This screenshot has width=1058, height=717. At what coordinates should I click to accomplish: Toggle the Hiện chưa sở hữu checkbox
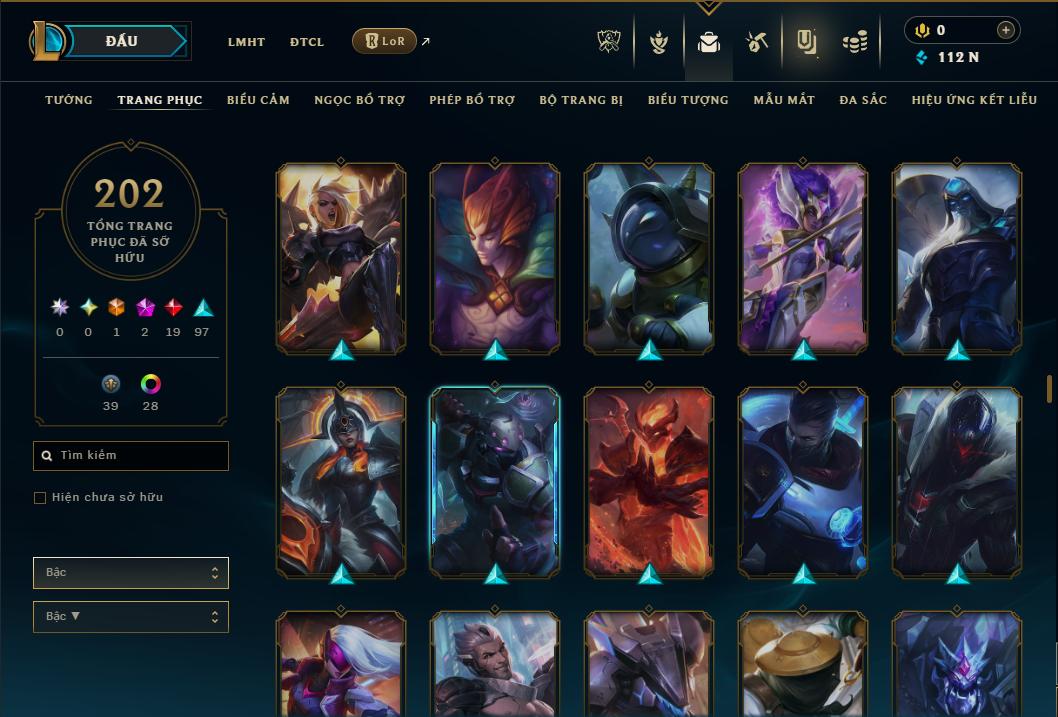click(x=40, y=498)
